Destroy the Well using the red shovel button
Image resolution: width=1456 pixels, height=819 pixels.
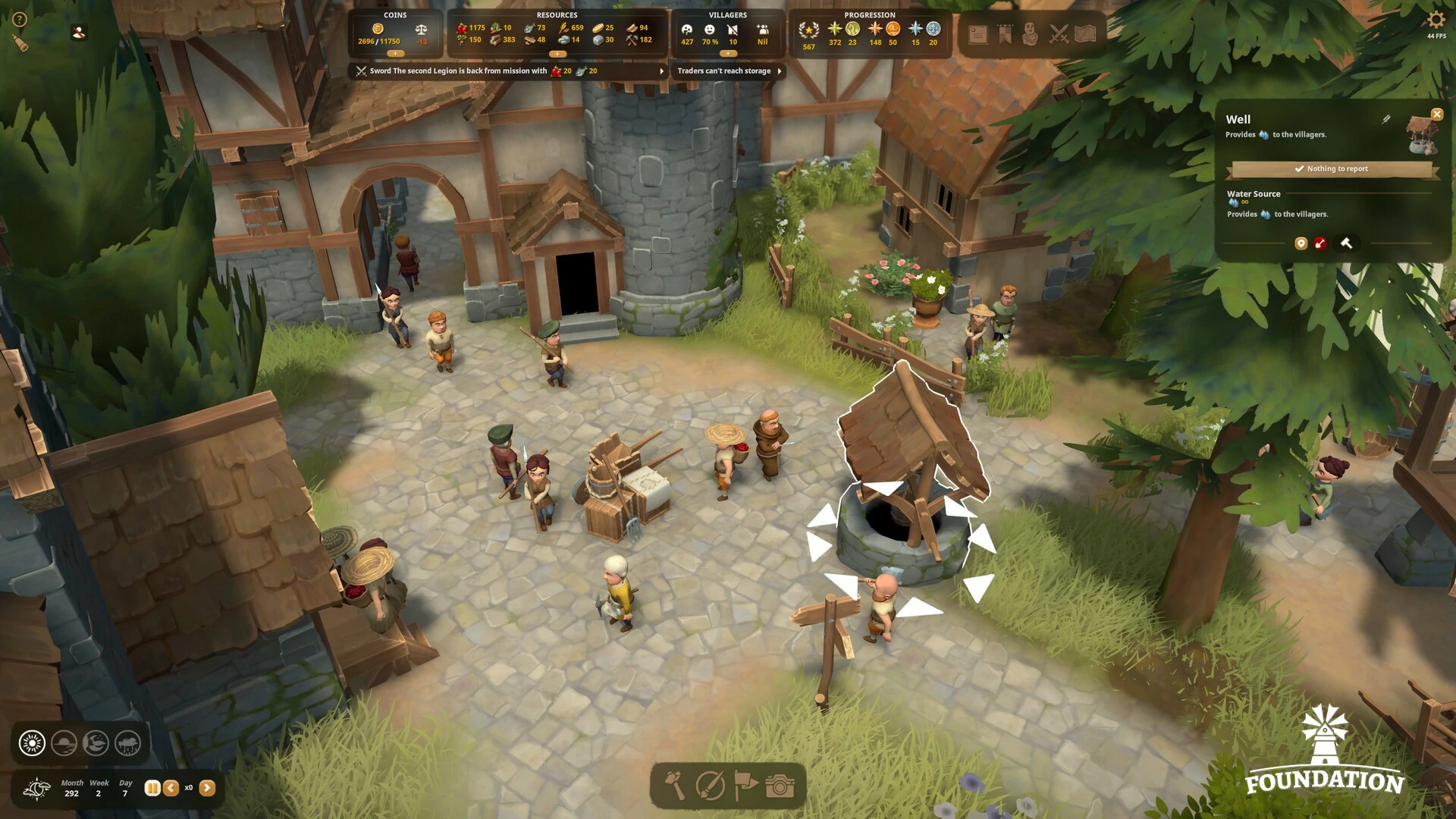pos(1320,243)
